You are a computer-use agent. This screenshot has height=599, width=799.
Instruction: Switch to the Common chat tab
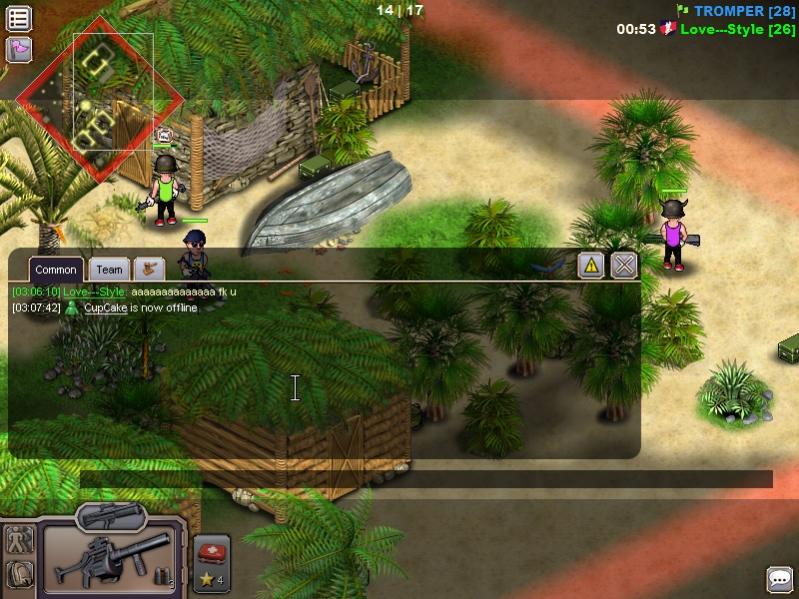[56, 269]
